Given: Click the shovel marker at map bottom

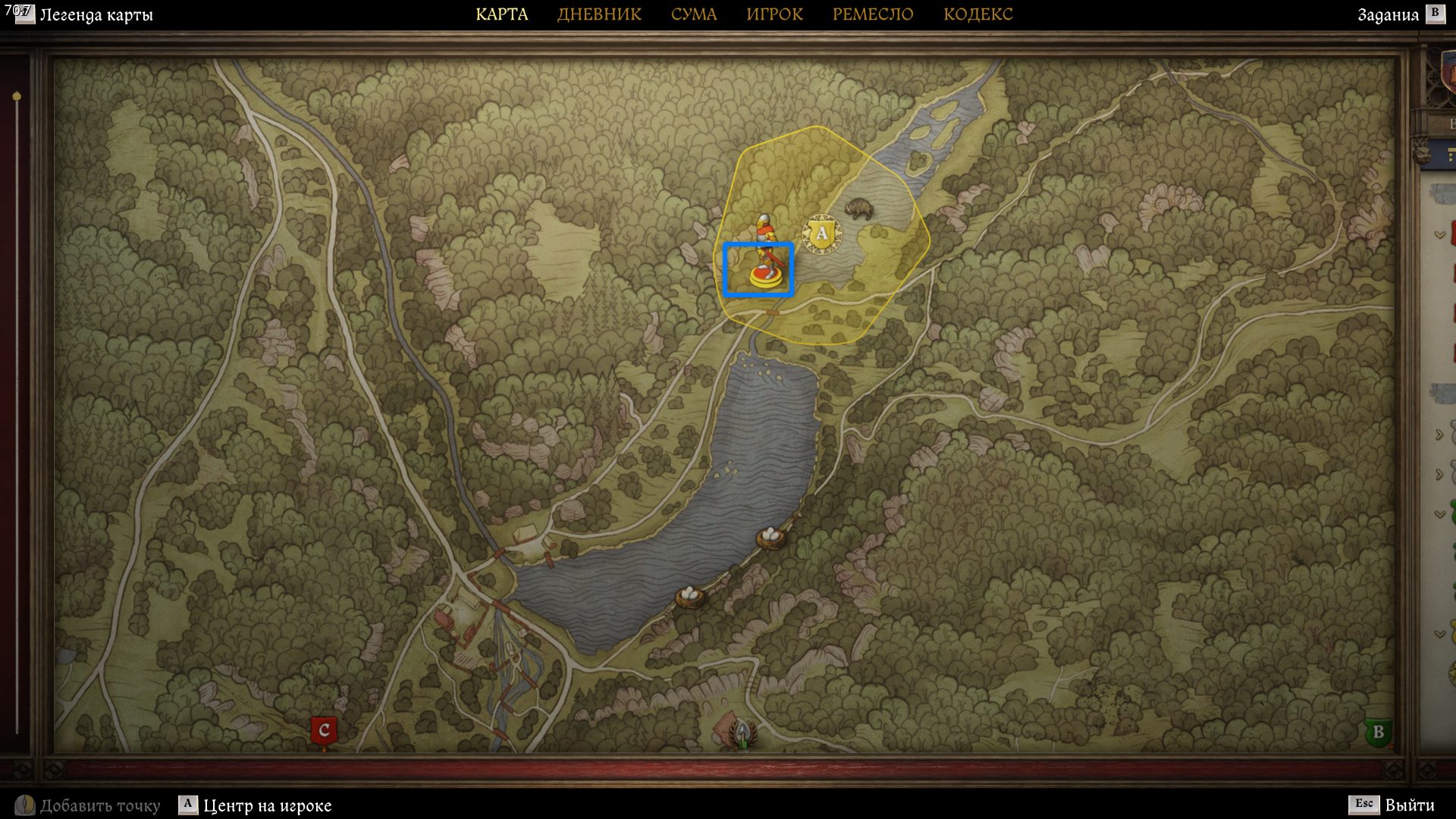Looking at the screenshot, I should (743, 733).
